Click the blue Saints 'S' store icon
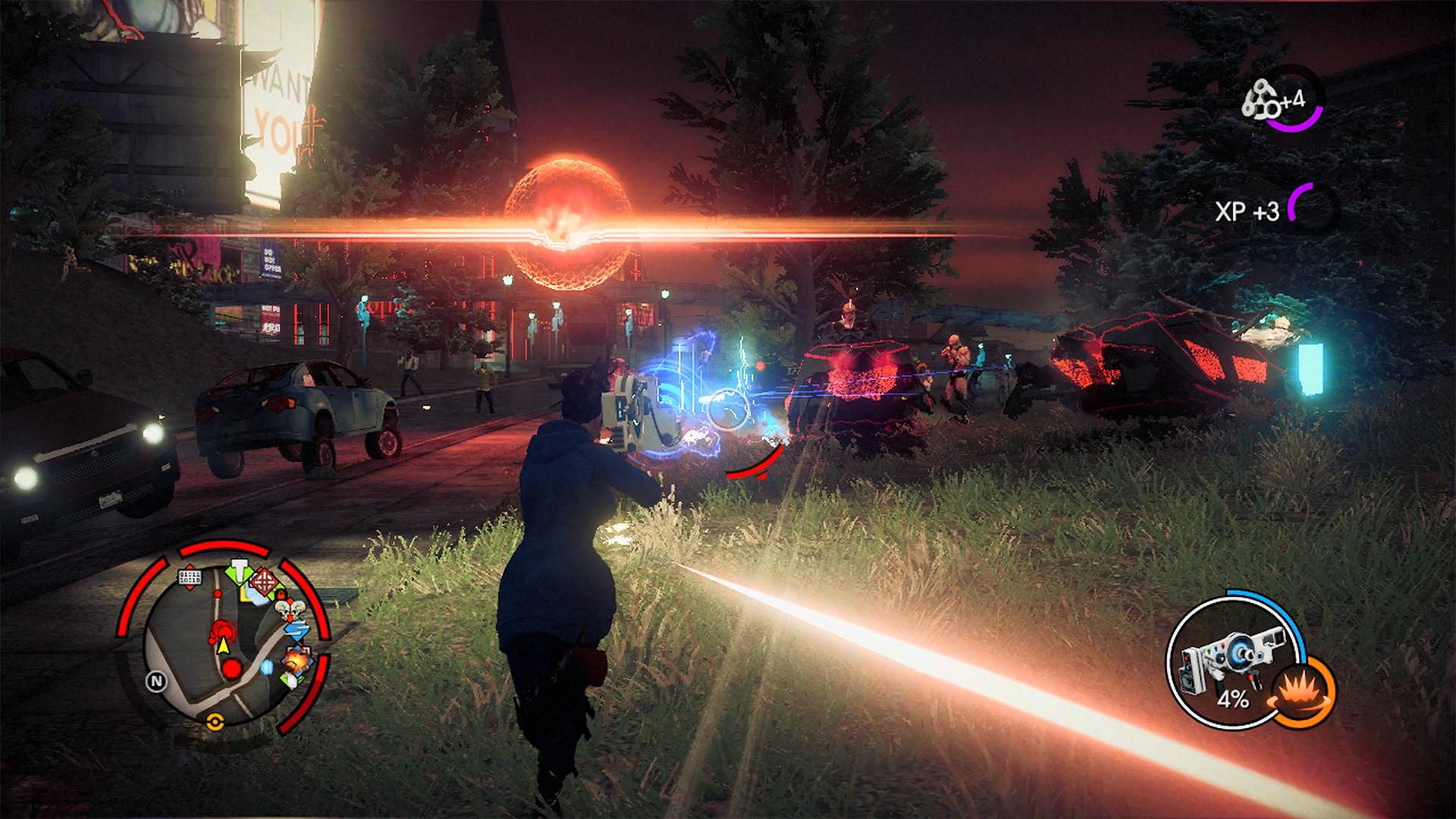The image size is (1456, 819). click(296, 629)
